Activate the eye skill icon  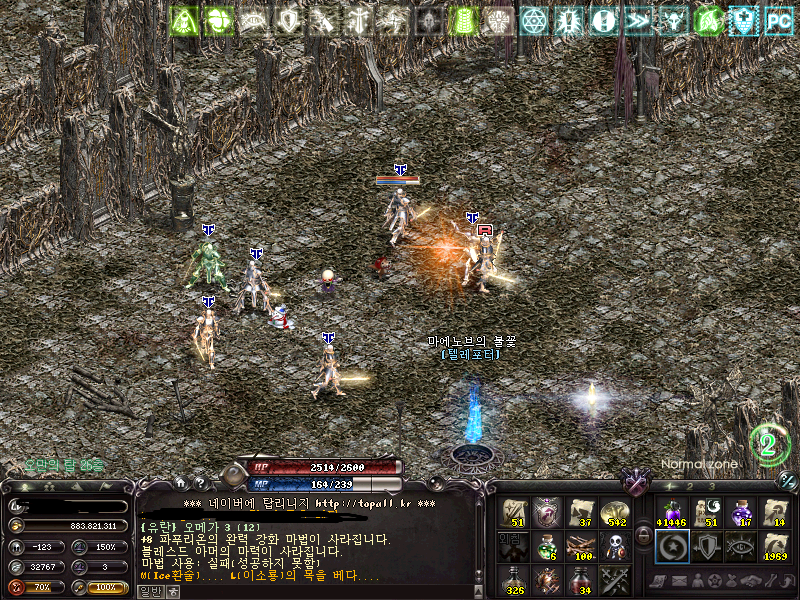pos(741,546)
